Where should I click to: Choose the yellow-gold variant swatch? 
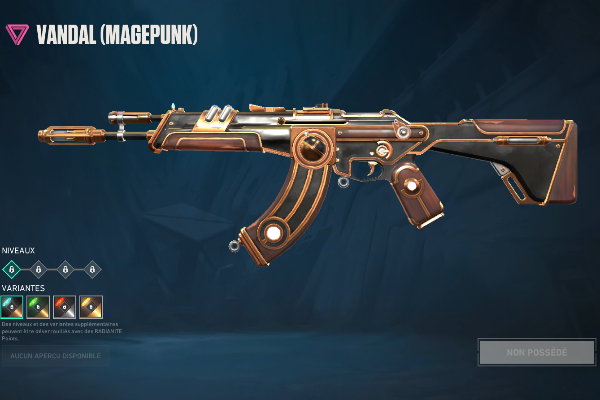point(91,306)
